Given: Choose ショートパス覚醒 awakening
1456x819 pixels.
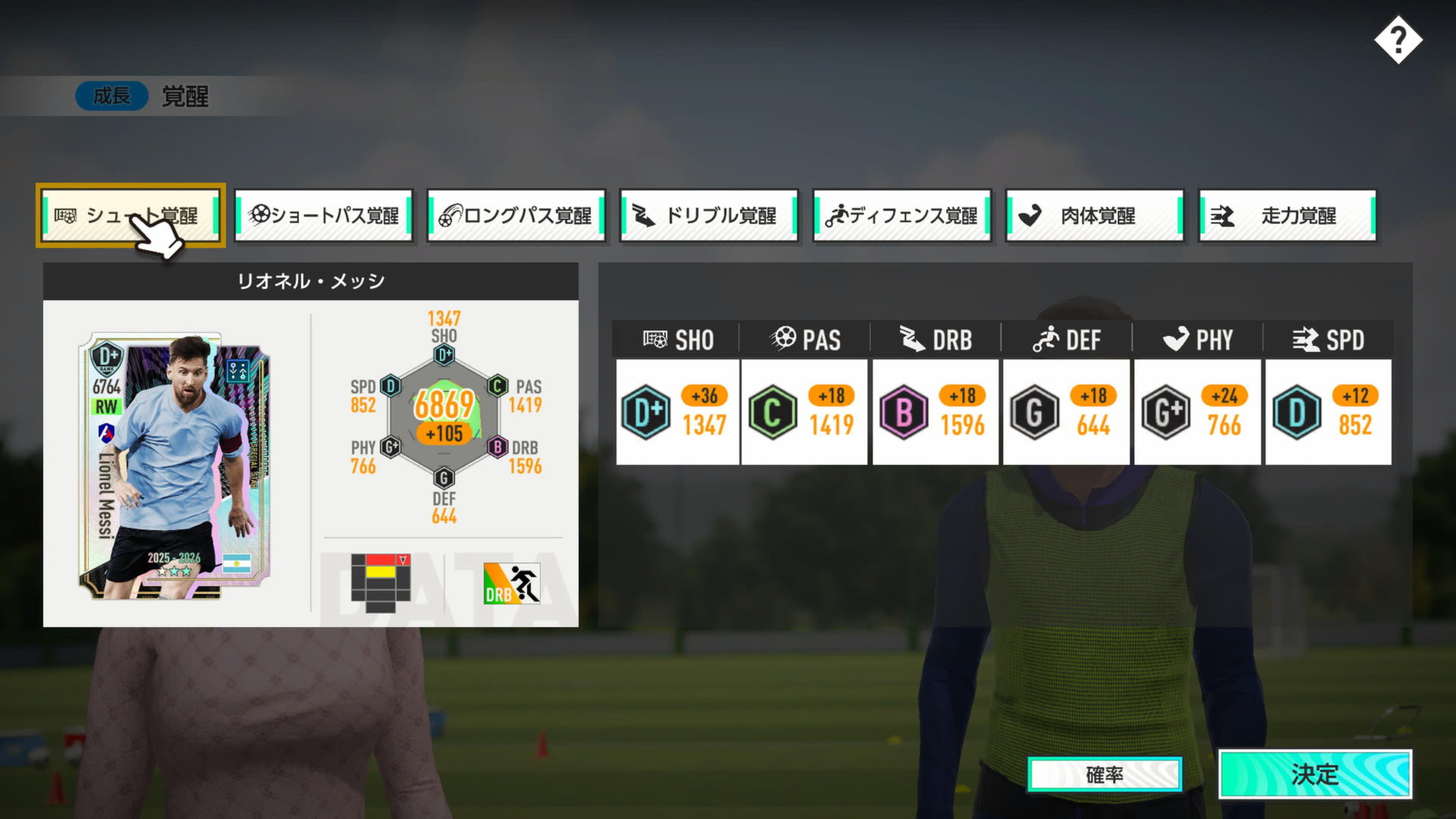Looking at the screenshot, I should (324, 215).
